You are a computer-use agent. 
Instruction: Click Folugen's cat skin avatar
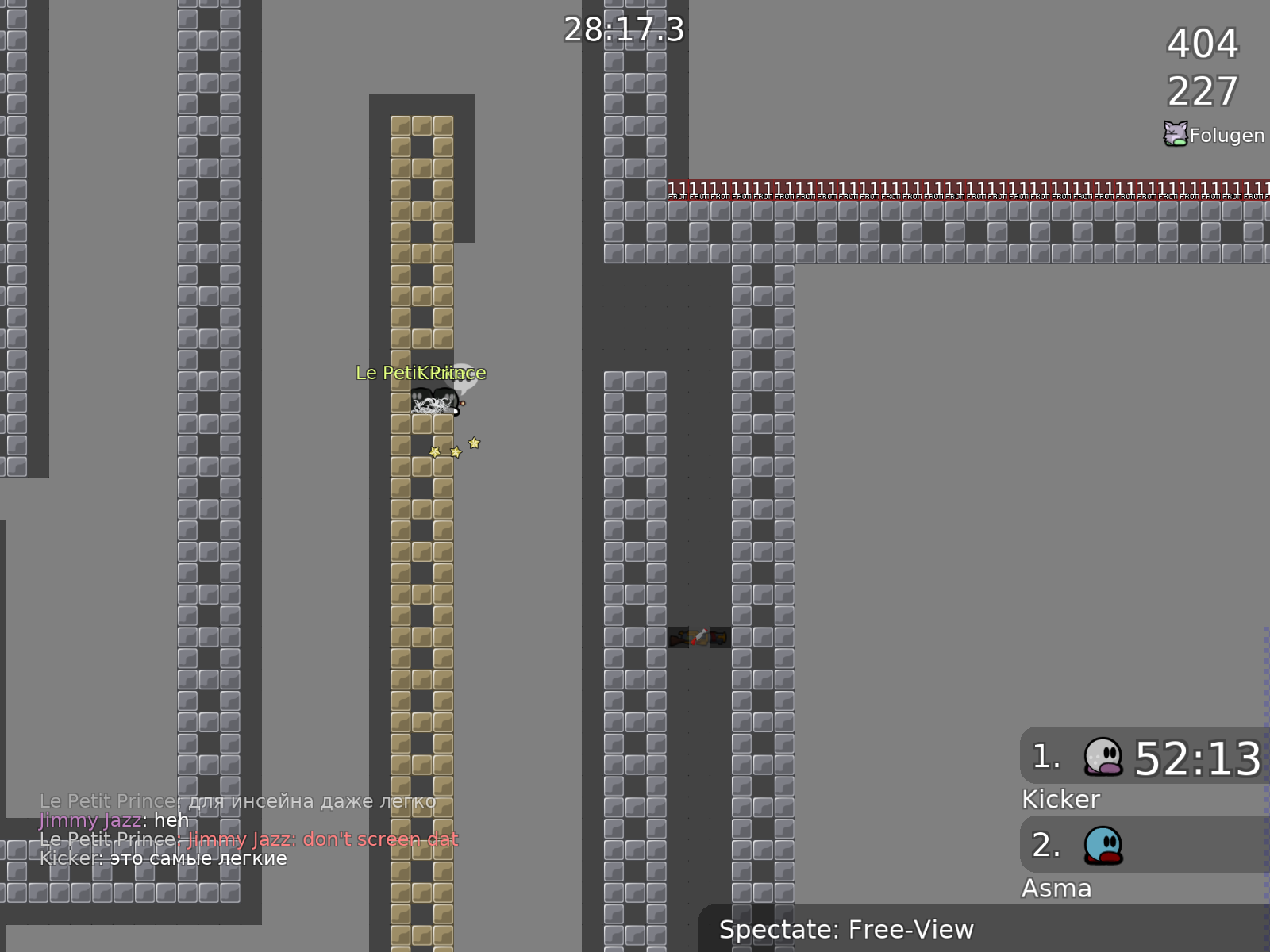(x=1174, y=133)
